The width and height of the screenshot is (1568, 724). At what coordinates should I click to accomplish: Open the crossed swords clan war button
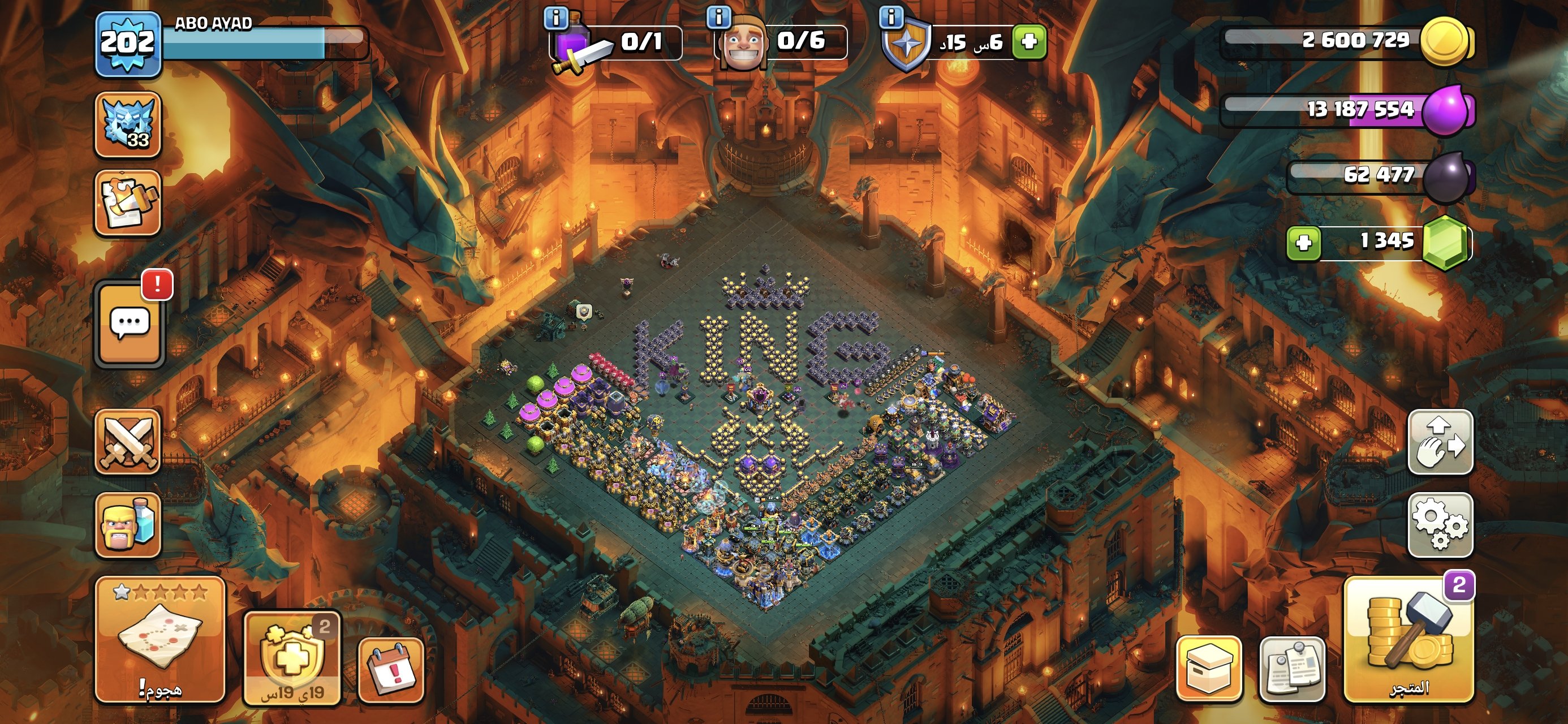(128, 441)
